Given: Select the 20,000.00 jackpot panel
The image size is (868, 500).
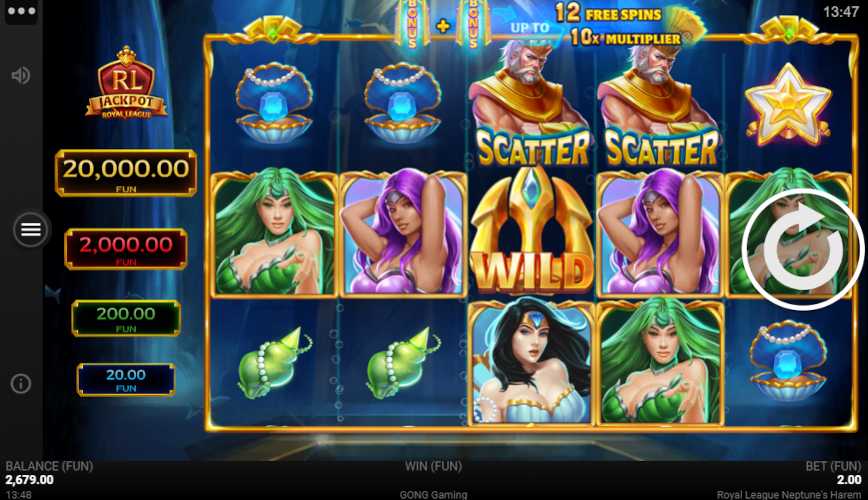Looking at the screenshot, I should (126, 172).
